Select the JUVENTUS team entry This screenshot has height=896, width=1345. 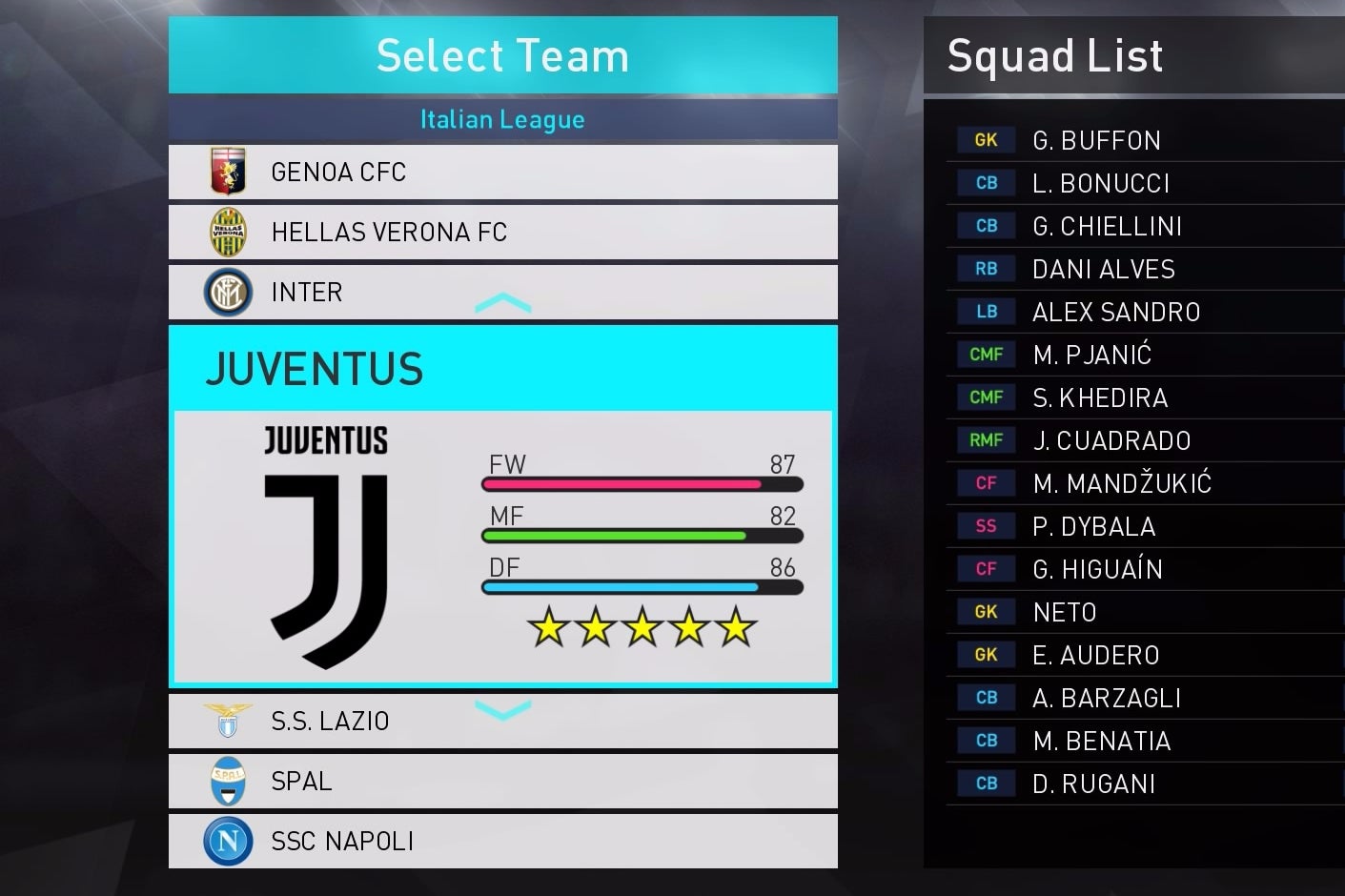[x=313, y=370]
